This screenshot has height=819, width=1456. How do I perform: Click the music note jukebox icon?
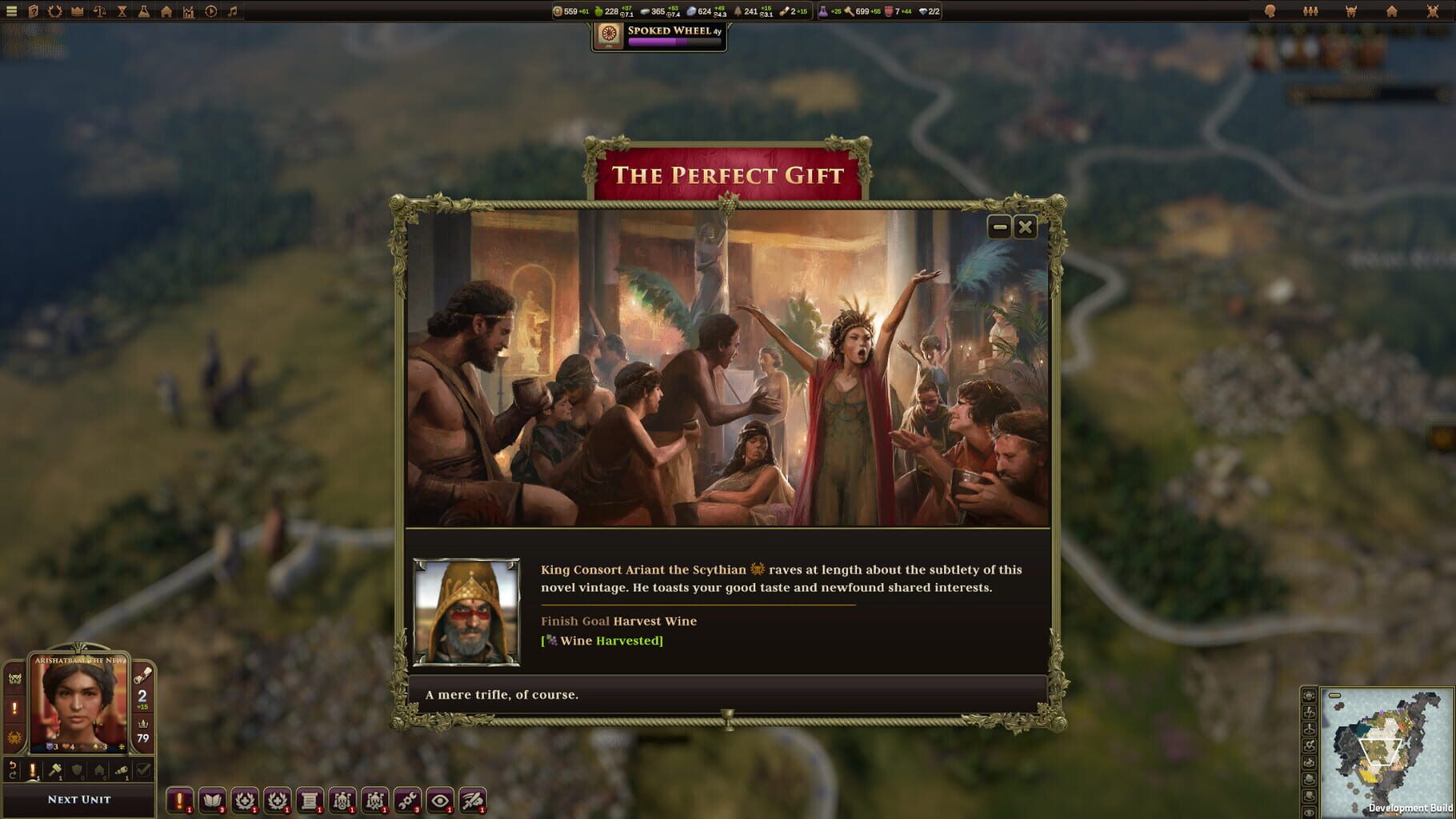[x=233, y=10]
